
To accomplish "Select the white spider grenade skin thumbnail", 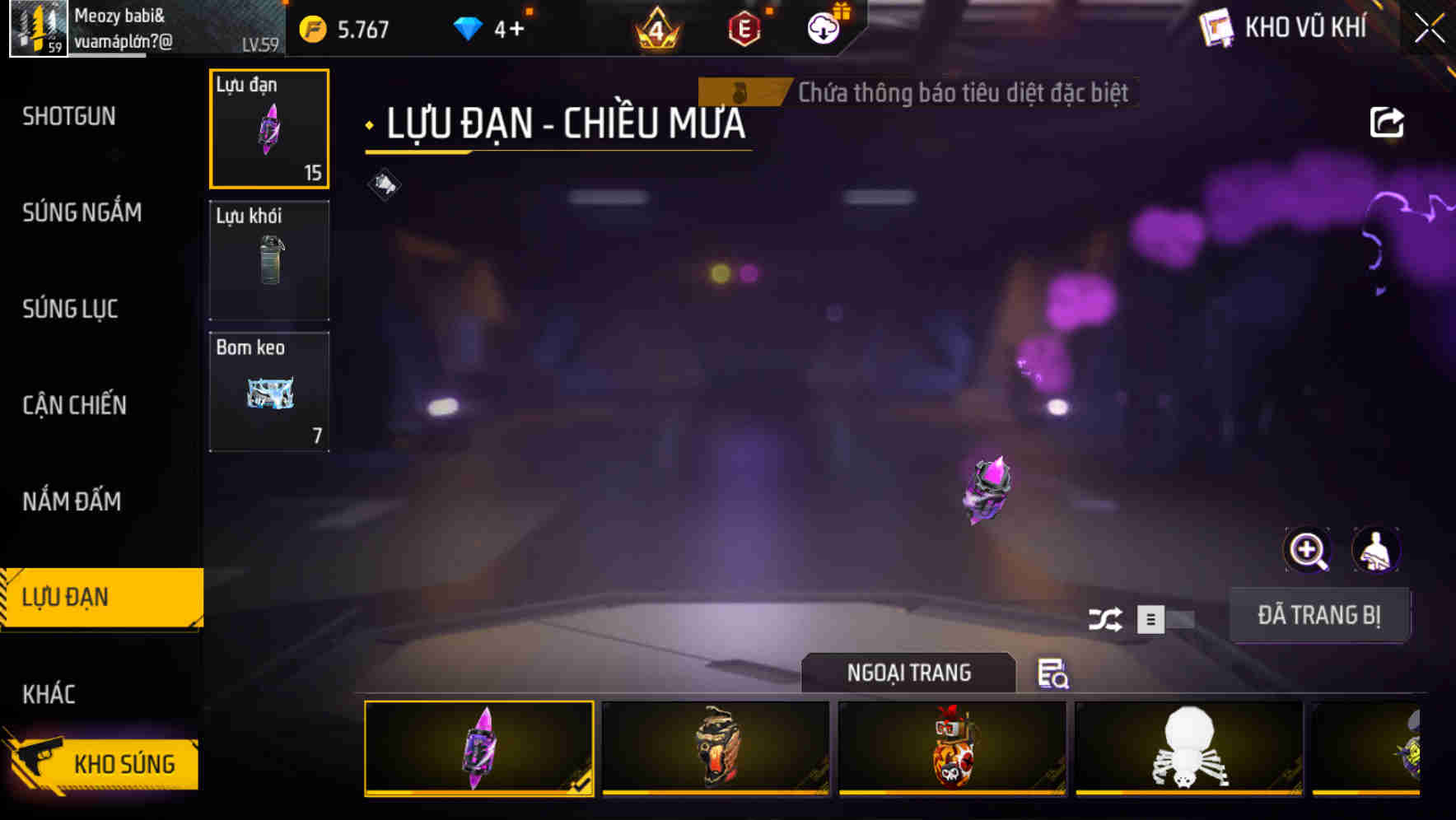I will coord(1187,748).
